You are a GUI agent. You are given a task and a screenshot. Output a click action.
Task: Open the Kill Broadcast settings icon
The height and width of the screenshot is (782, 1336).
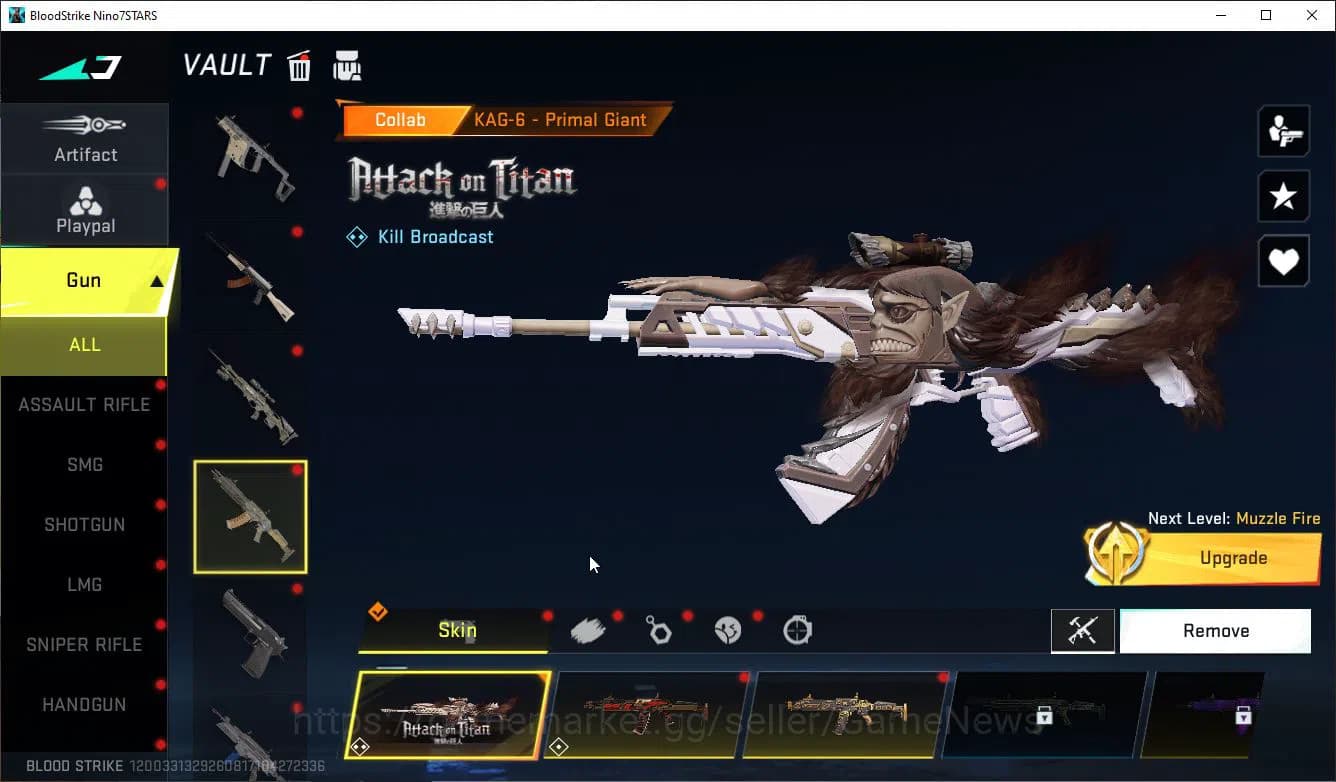(357, 237)
